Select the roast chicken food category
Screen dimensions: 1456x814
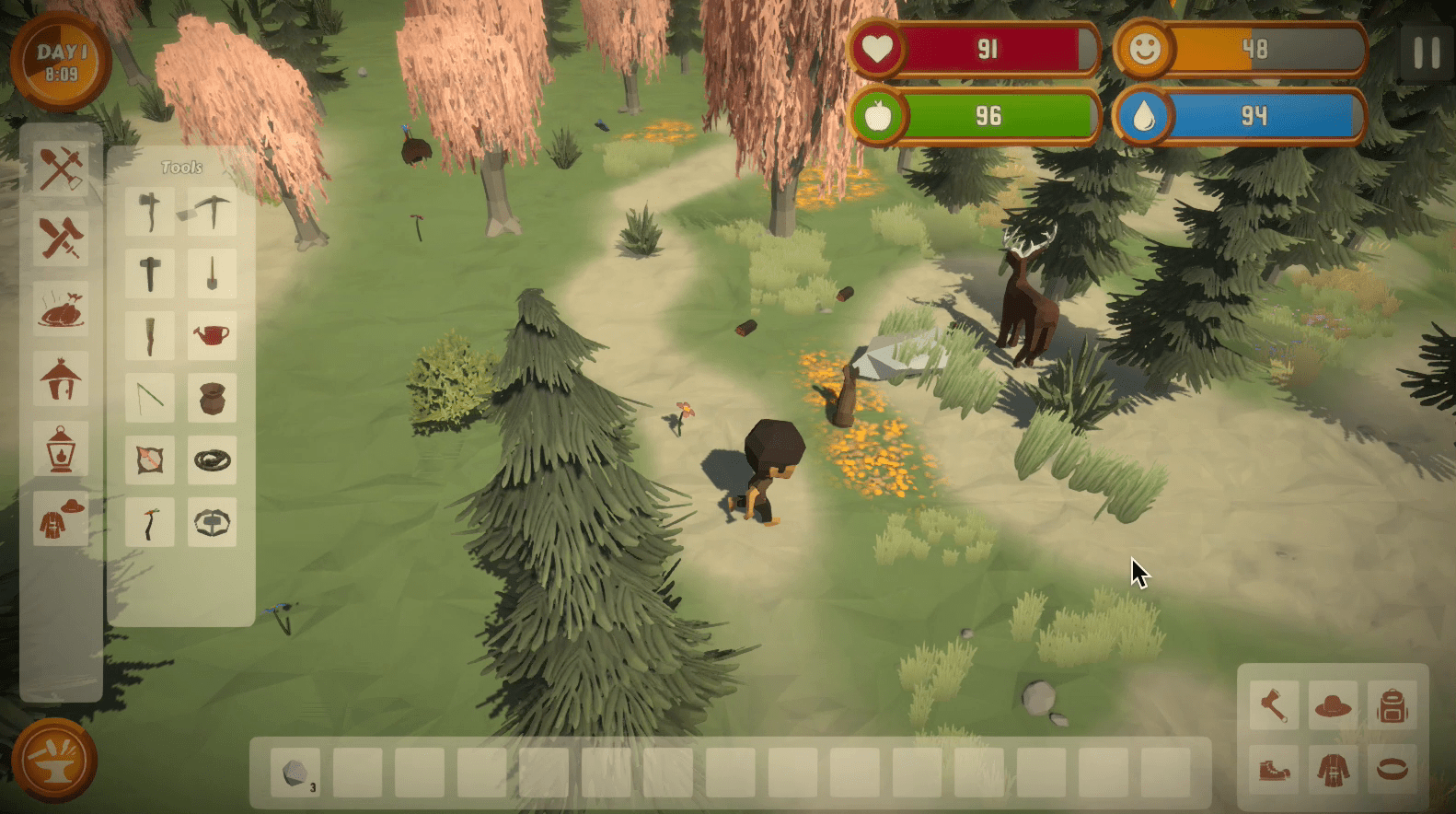pos(61,308)
